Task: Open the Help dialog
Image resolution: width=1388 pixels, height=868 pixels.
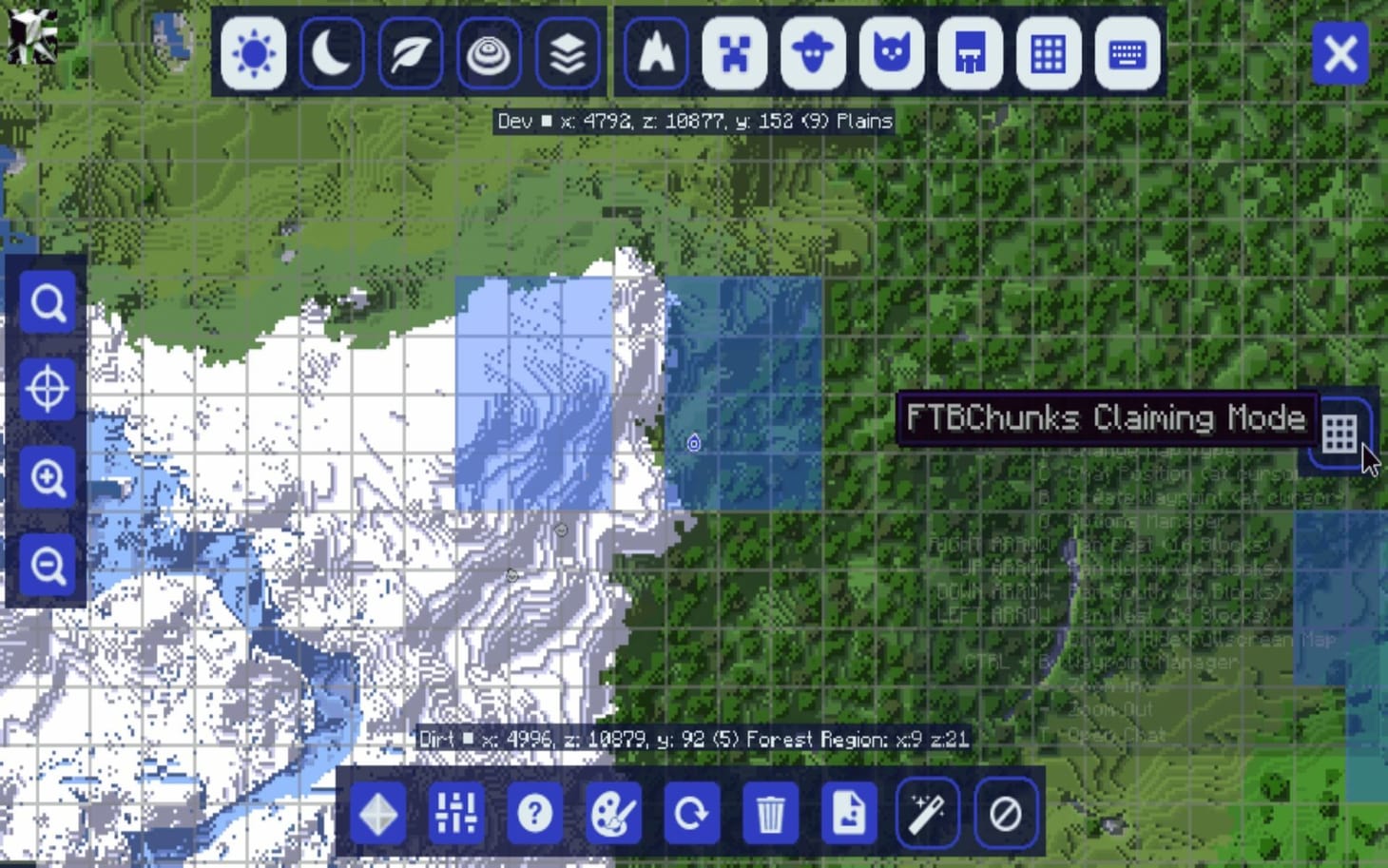Action: pos(534,813)
